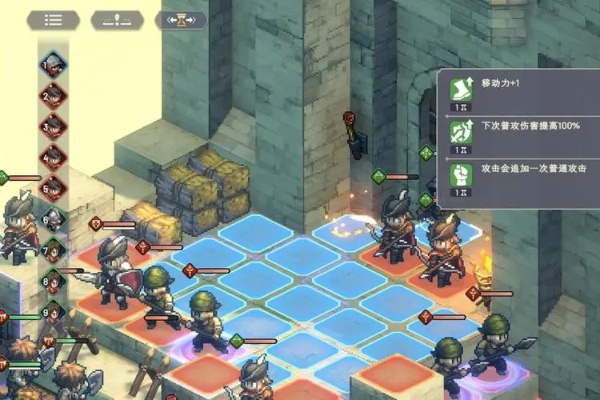Screen dimensions: 600x400
Task: Select turn order portrait number 7
Action: point(53,250)
